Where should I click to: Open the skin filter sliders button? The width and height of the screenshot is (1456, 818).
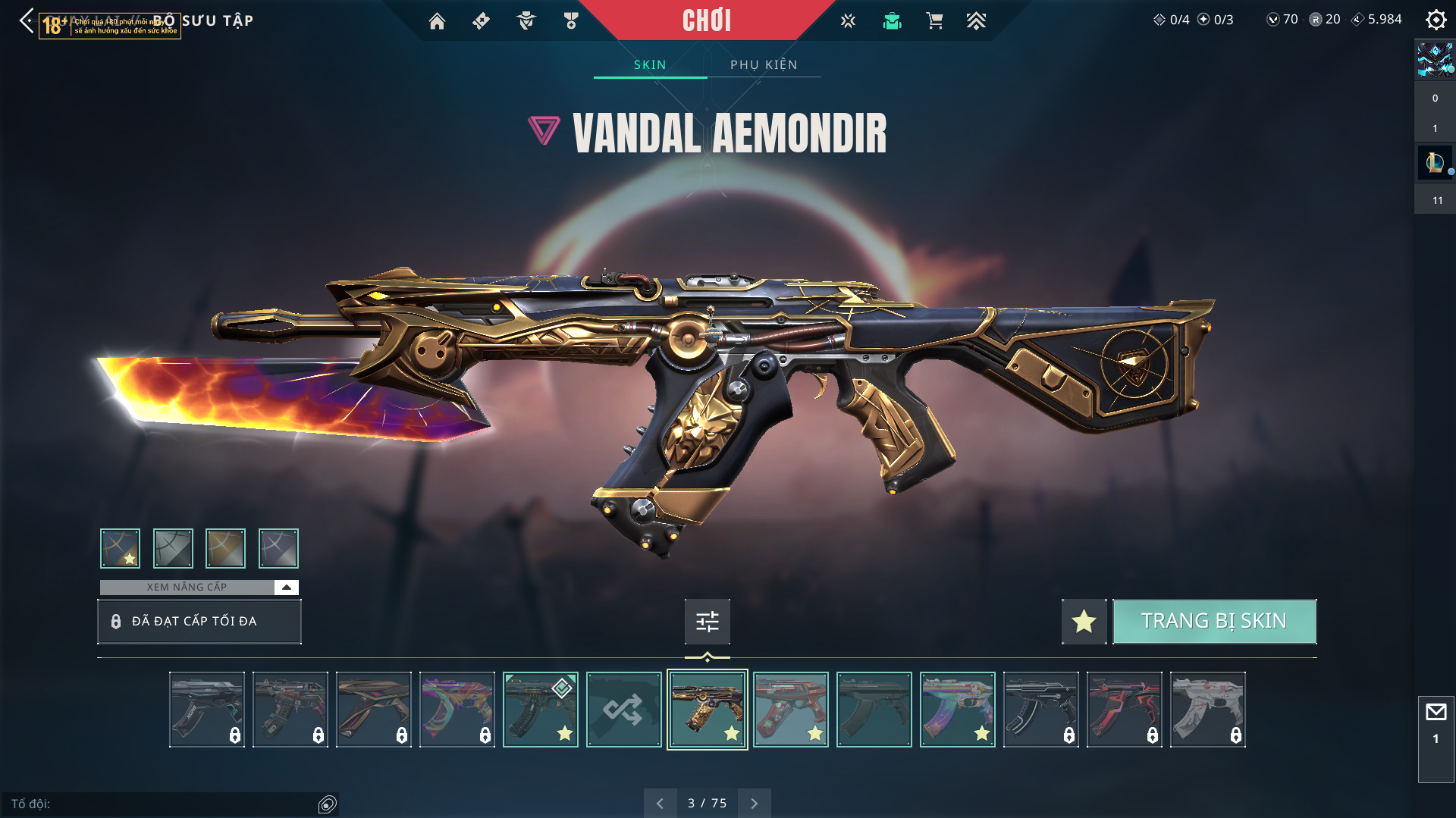point(707,622)
